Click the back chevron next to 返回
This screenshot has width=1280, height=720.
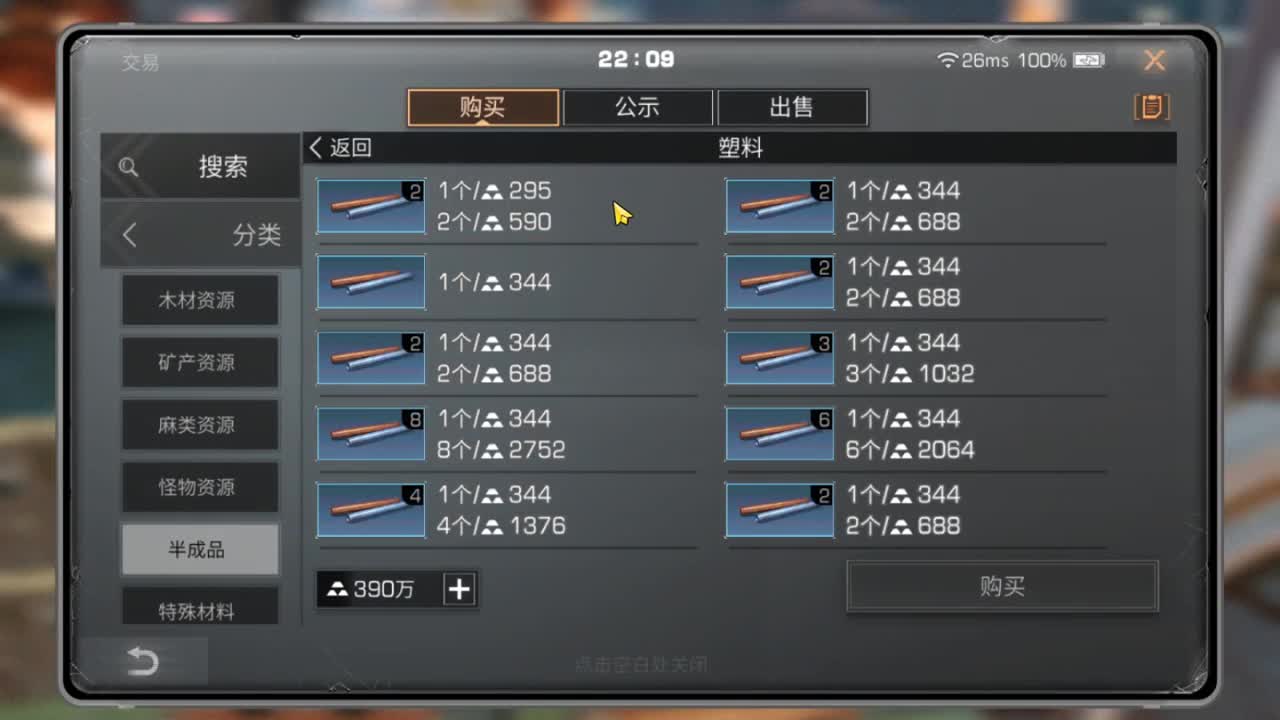point(315,147)
